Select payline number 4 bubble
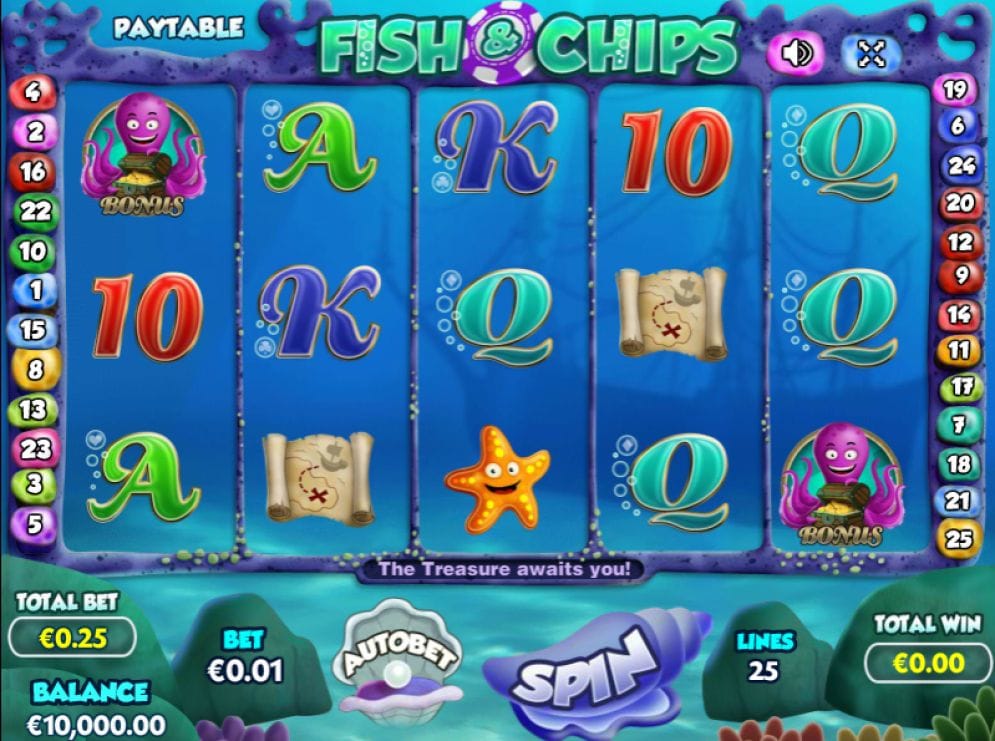 [34, 93]
